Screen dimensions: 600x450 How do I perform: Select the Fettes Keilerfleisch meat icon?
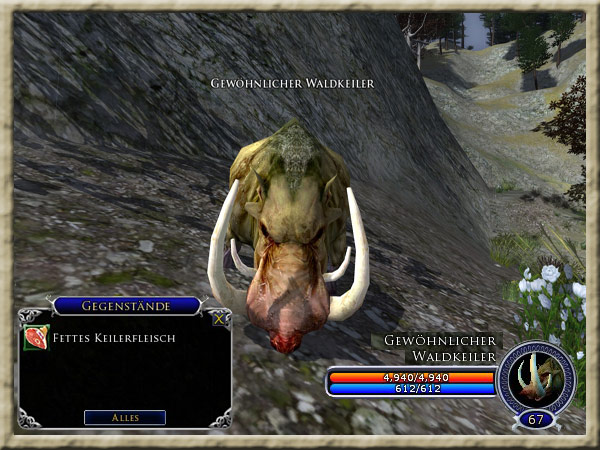(x=35, y=338)
